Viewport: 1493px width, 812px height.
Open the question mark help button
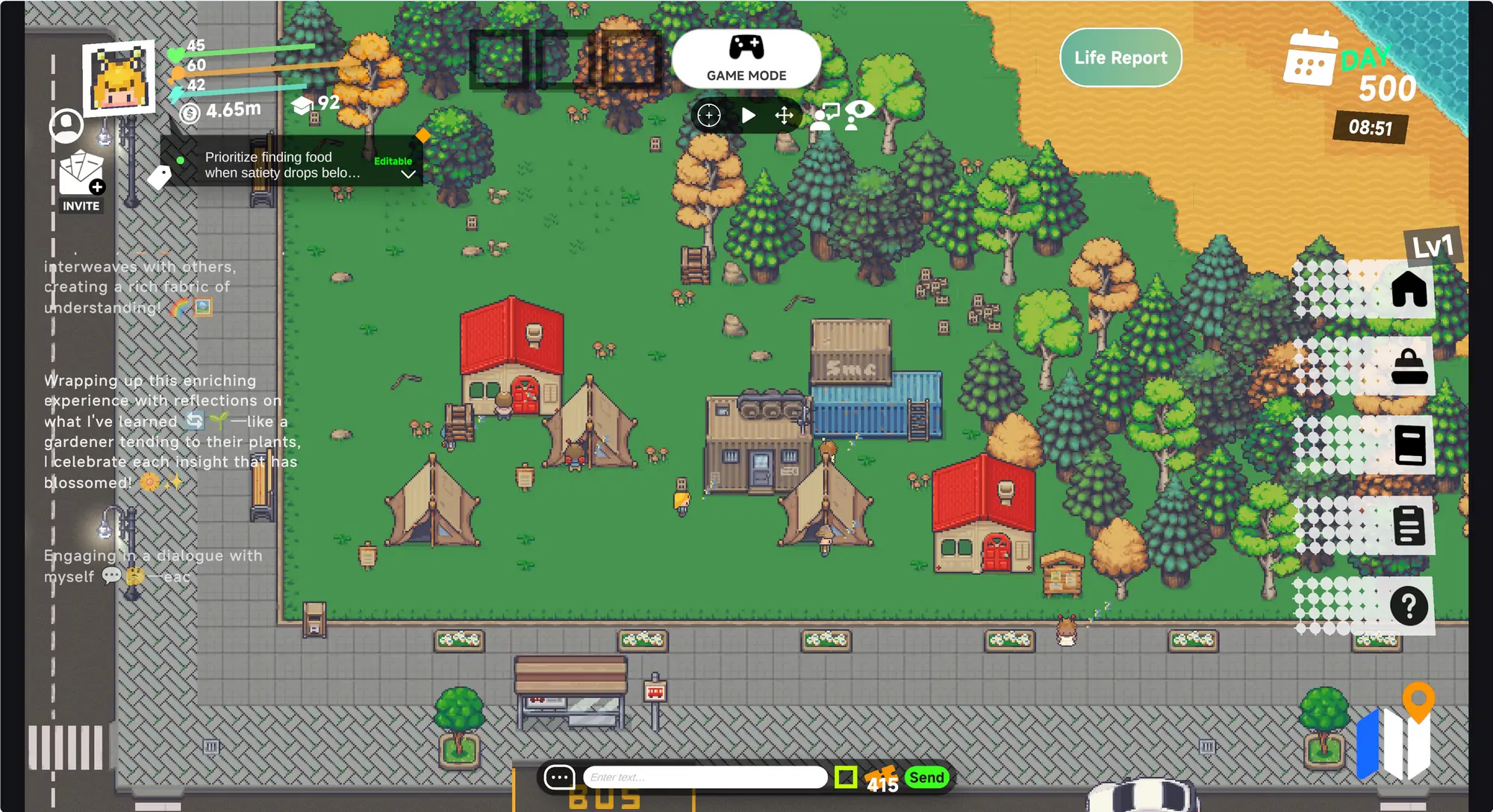(1409, 606)
